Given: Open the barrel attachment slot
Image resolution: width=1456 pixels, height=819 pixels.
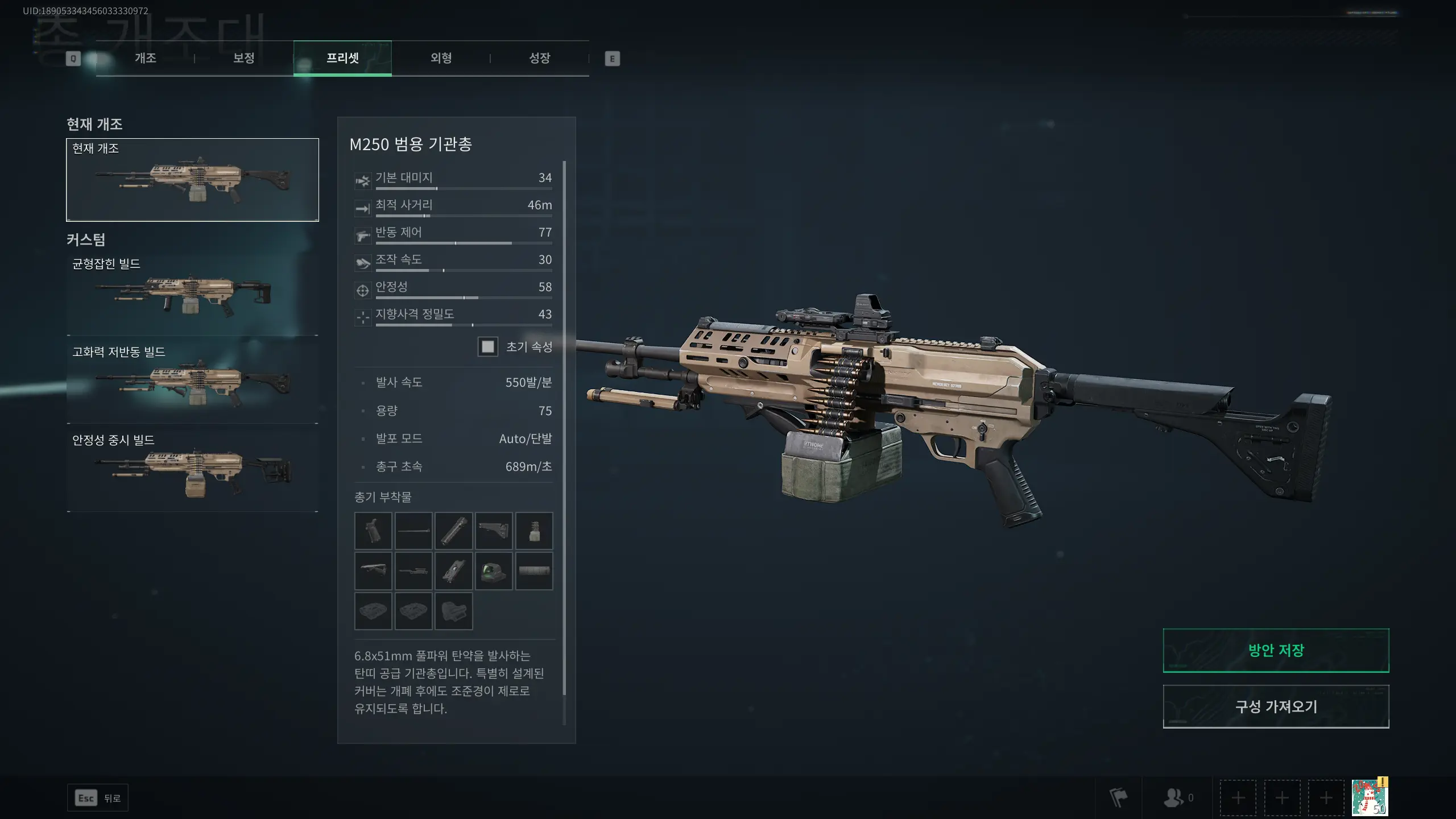Looking at the screenshot, I should [413, 531].
